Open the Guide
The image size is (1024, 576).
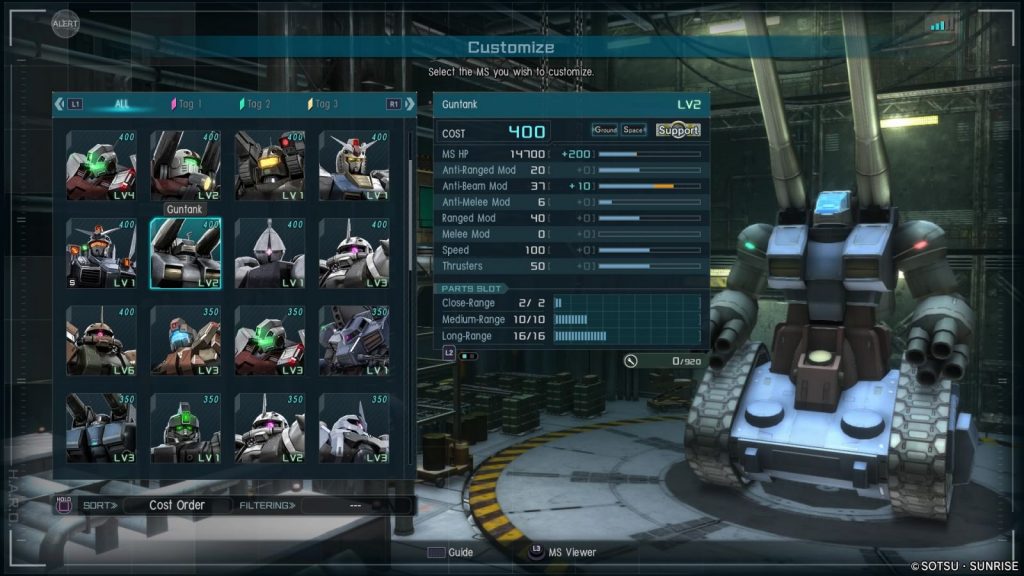(x=450, y=552)
